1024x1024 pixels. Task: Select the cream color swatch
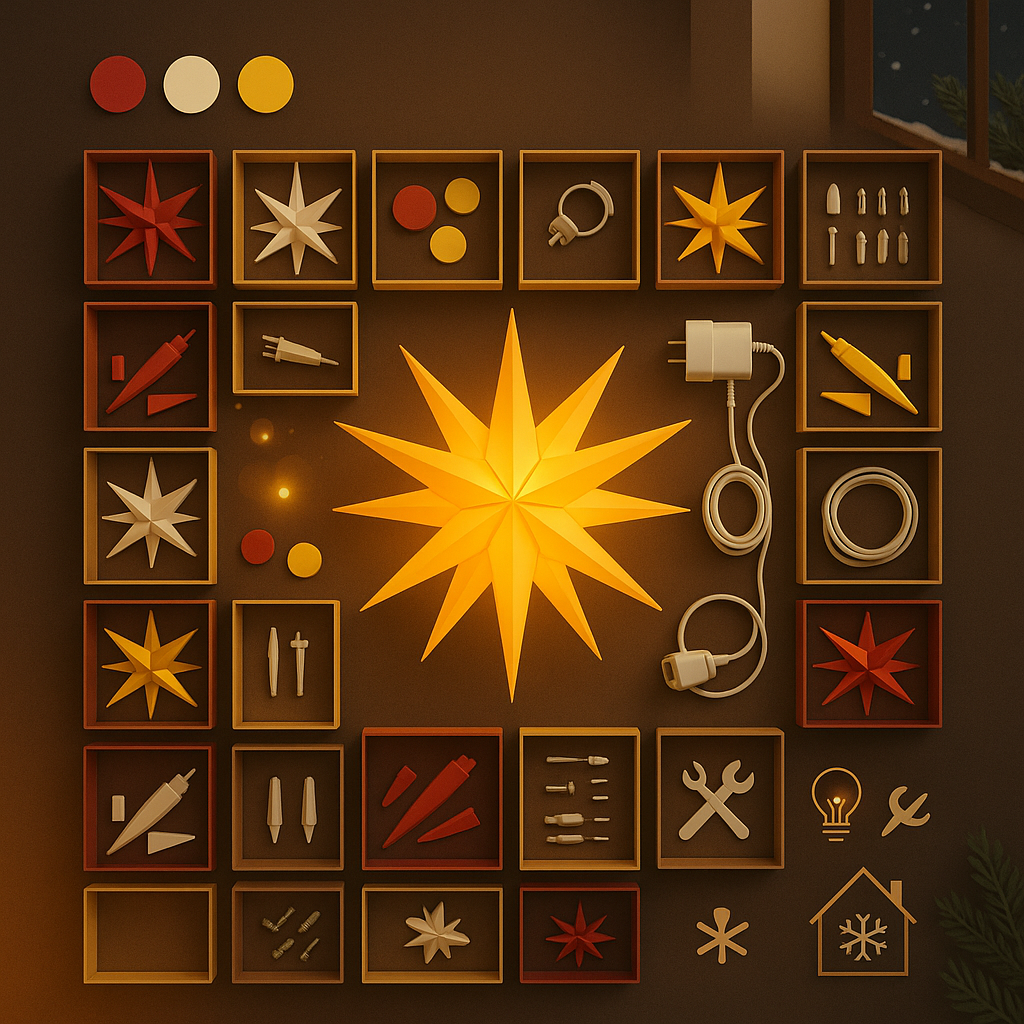click(191, 84)
